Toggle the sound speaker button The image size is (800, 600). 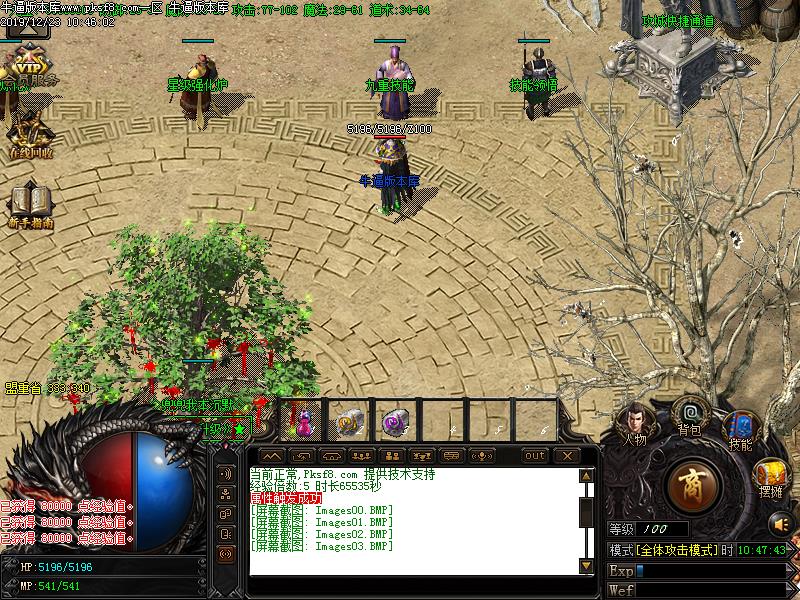click(x=780, y=522)
